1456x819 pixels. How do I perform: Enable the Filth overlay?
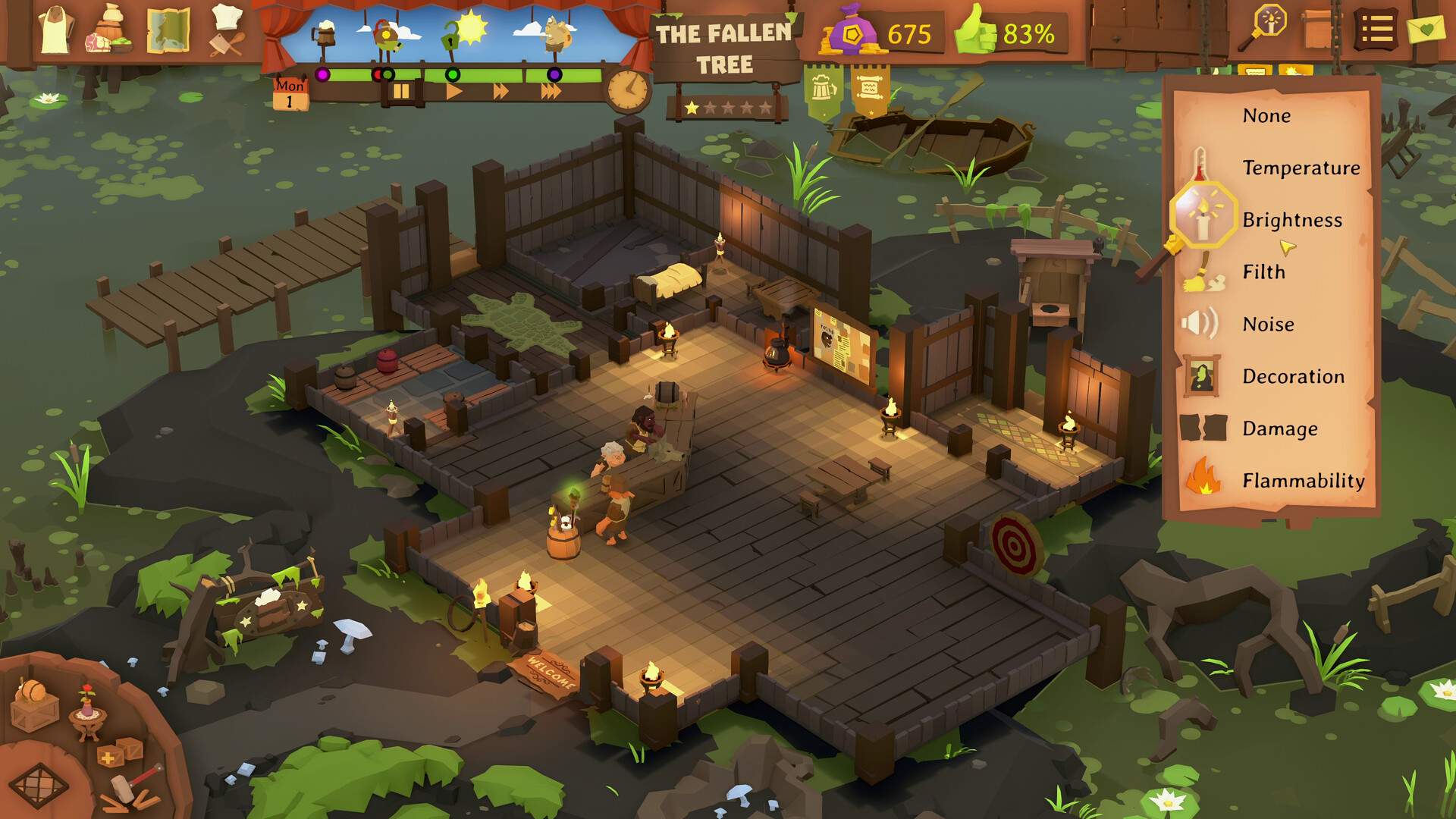[x=1263, y=272]
